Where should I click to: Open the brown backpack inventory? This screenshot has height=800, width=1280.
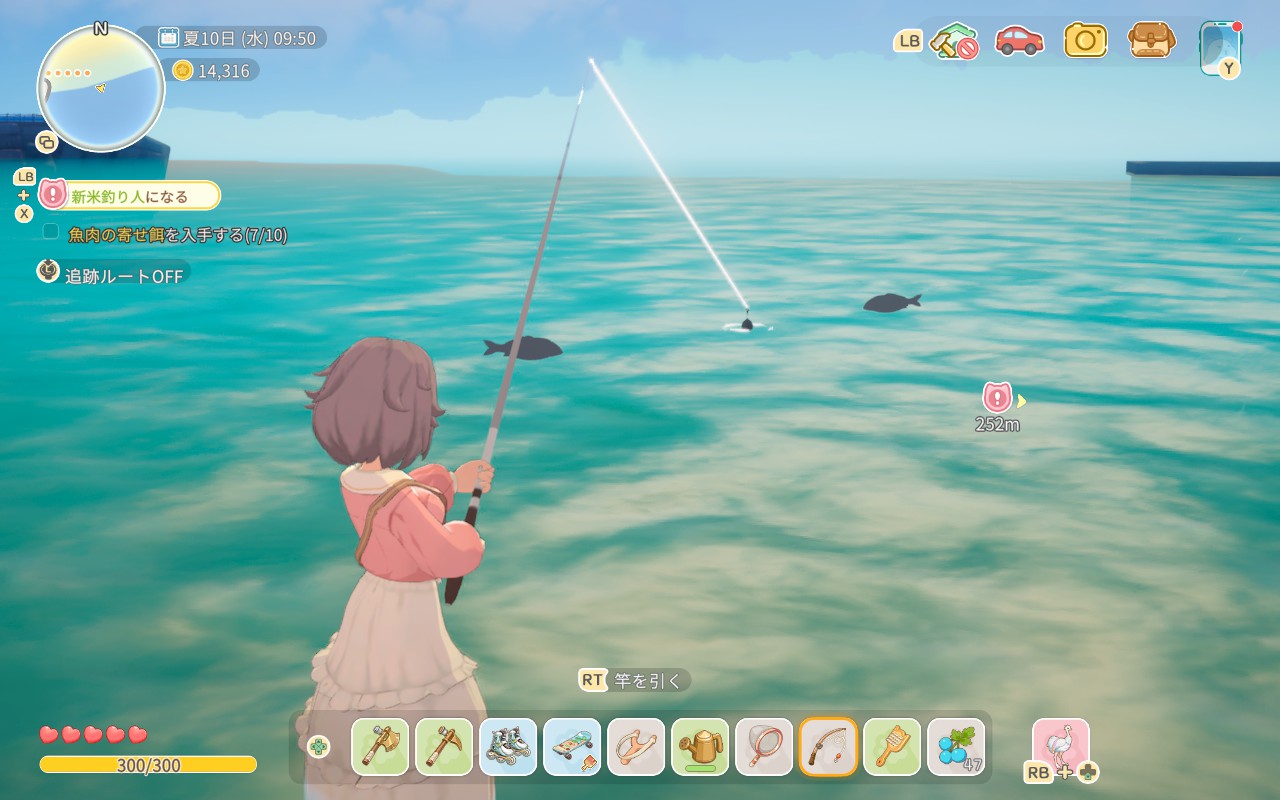click(1151, 41)
